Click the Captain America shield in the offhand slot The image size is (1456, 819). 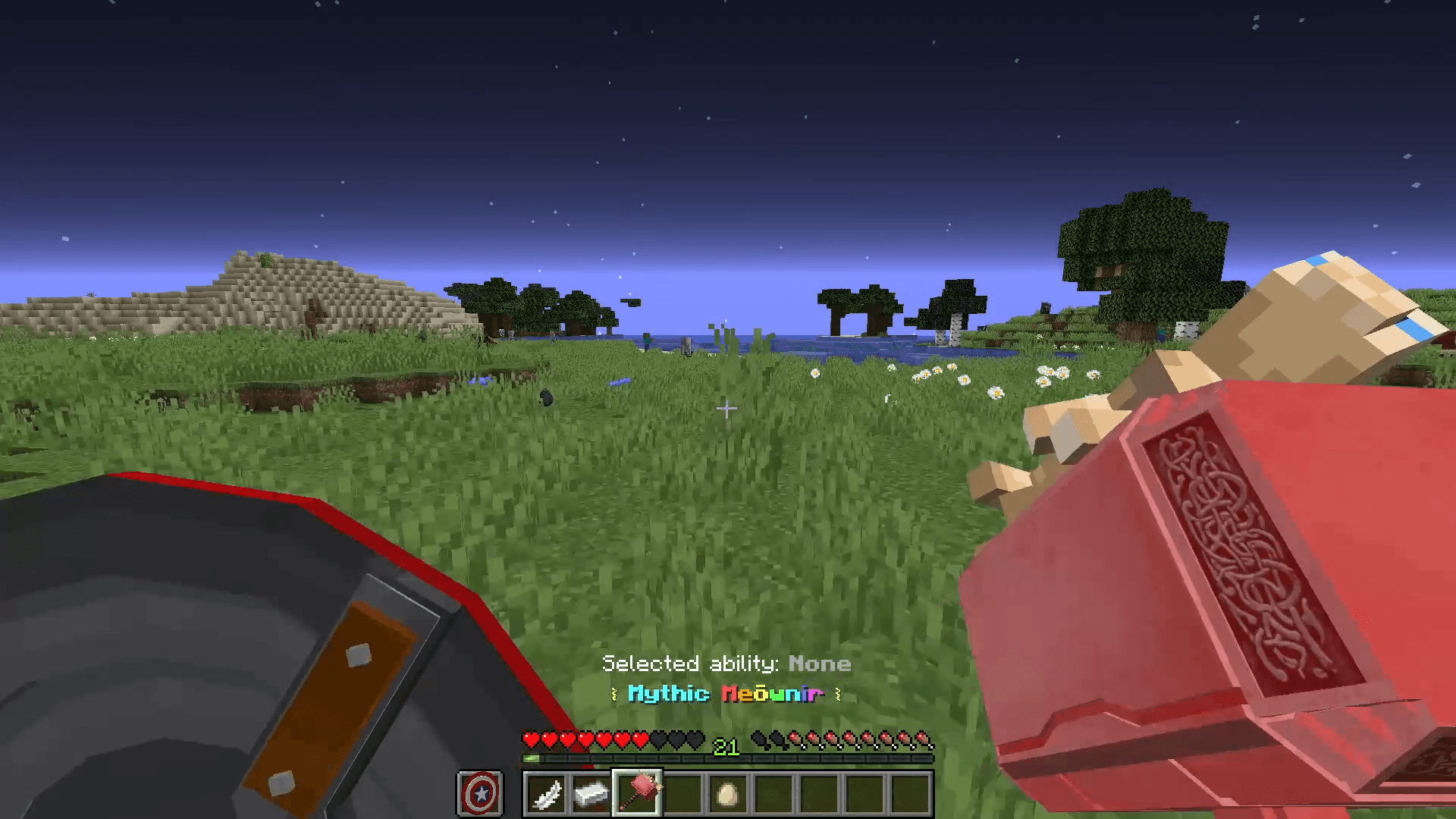click(480, 792)
